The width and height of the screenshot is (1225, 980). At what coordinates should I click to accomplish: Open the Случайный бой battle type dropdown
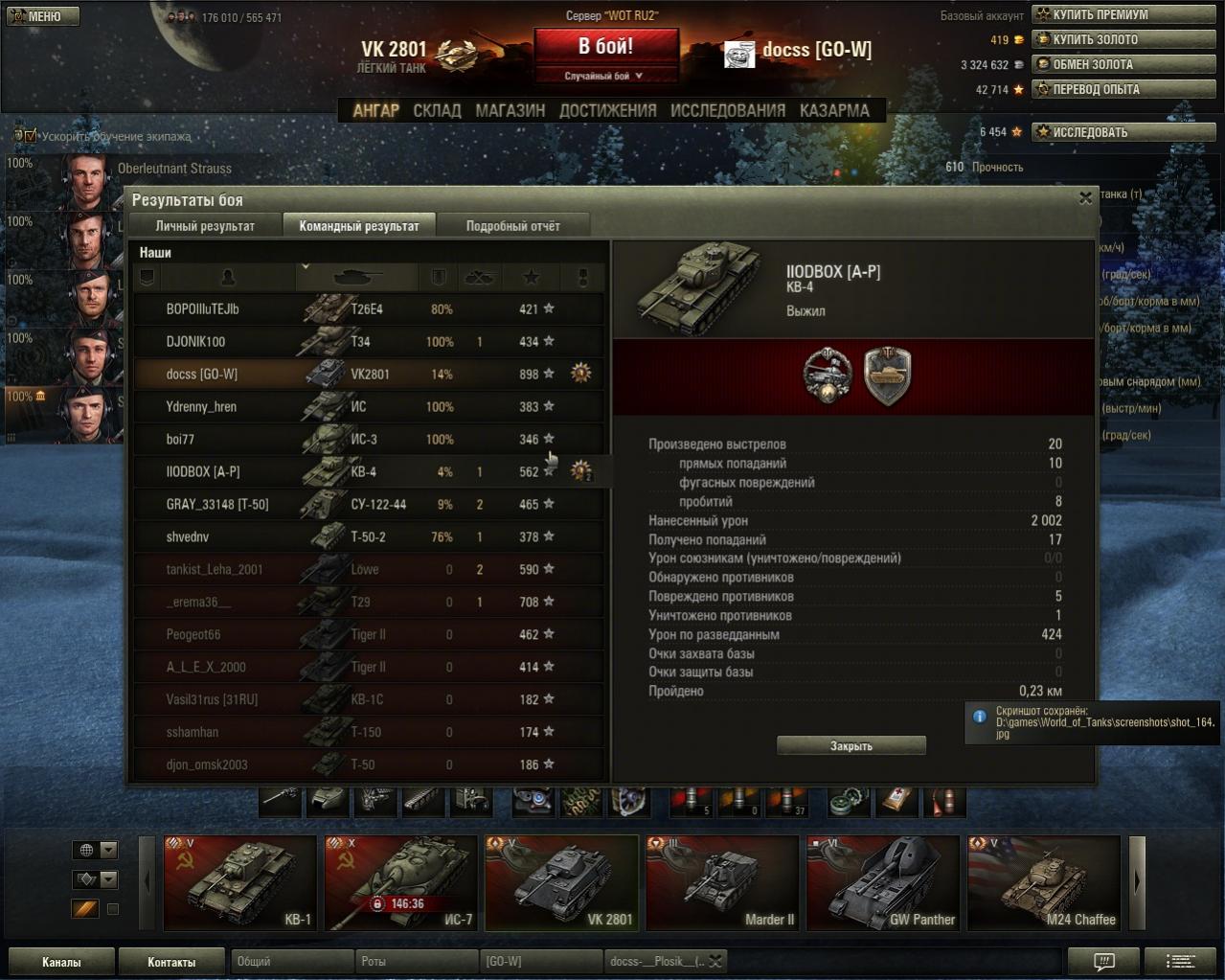coord(605,76)
